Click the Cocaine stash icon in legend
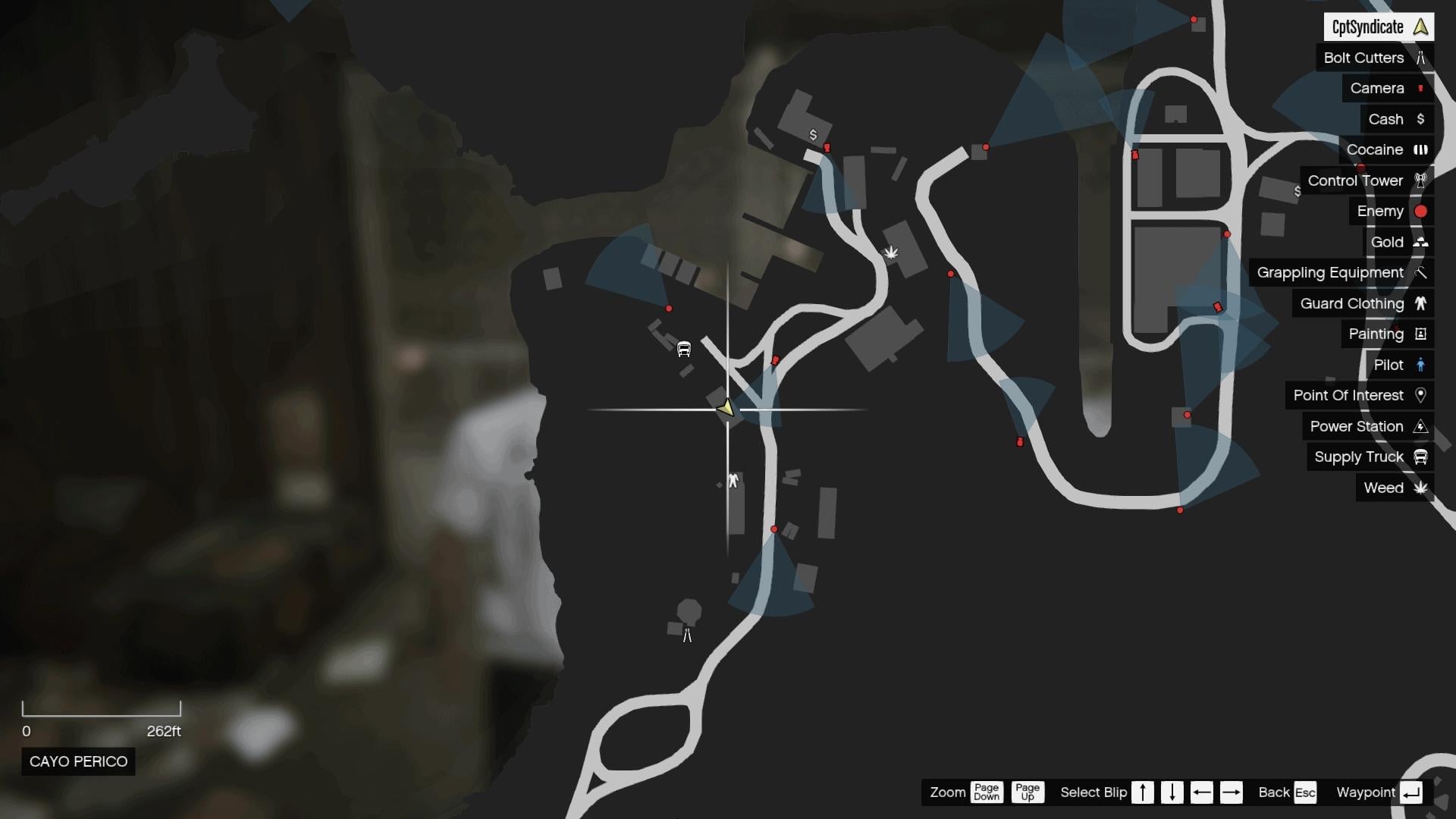The width and height of the screenshot is (1456, 819). pyautogui.click(x=1422, y=149)
